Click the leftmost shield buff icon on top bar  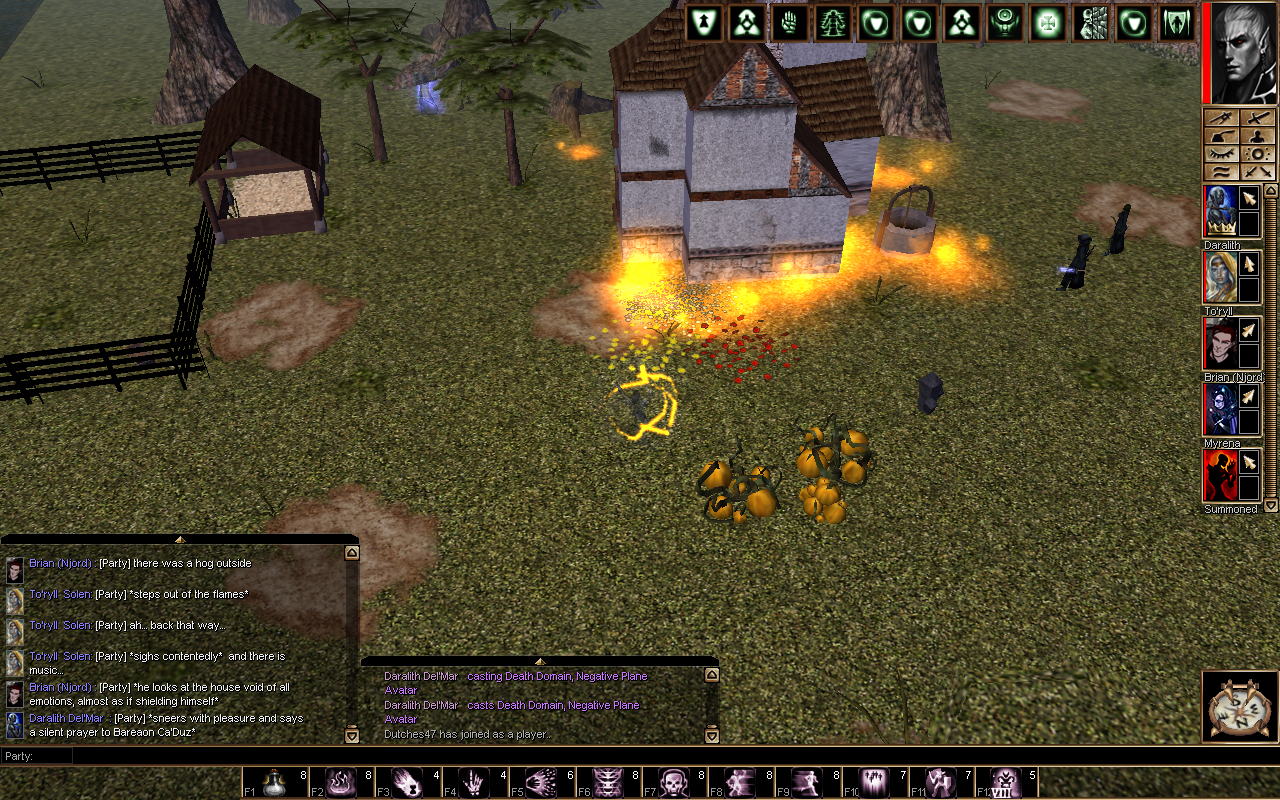tap(703, 22)
